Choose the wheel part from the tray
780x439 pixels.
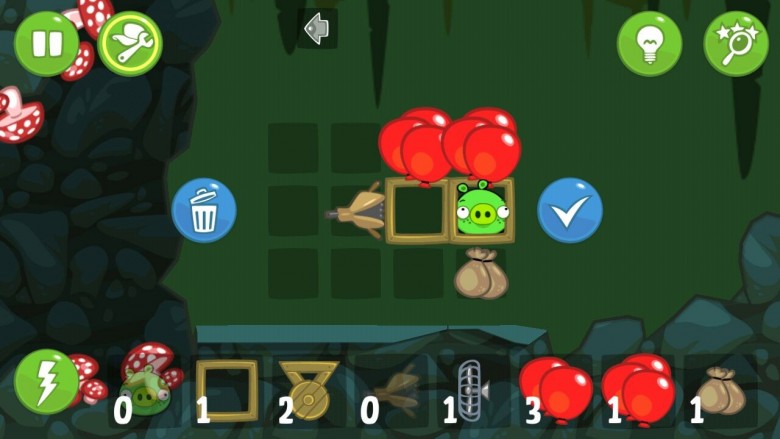[309, 389]
